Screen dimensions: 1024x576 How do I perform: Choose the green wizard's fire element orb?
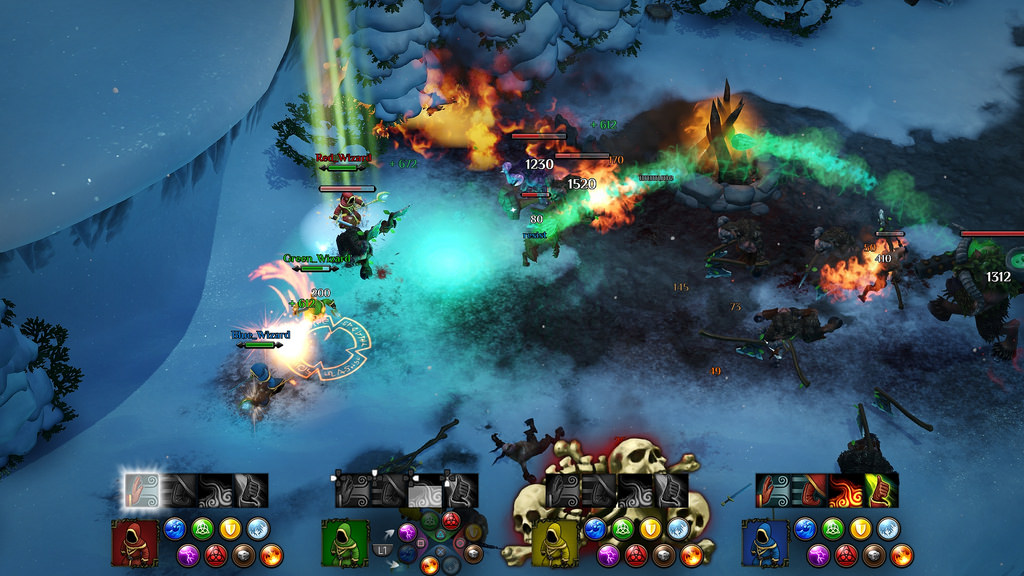click(430, 566)
